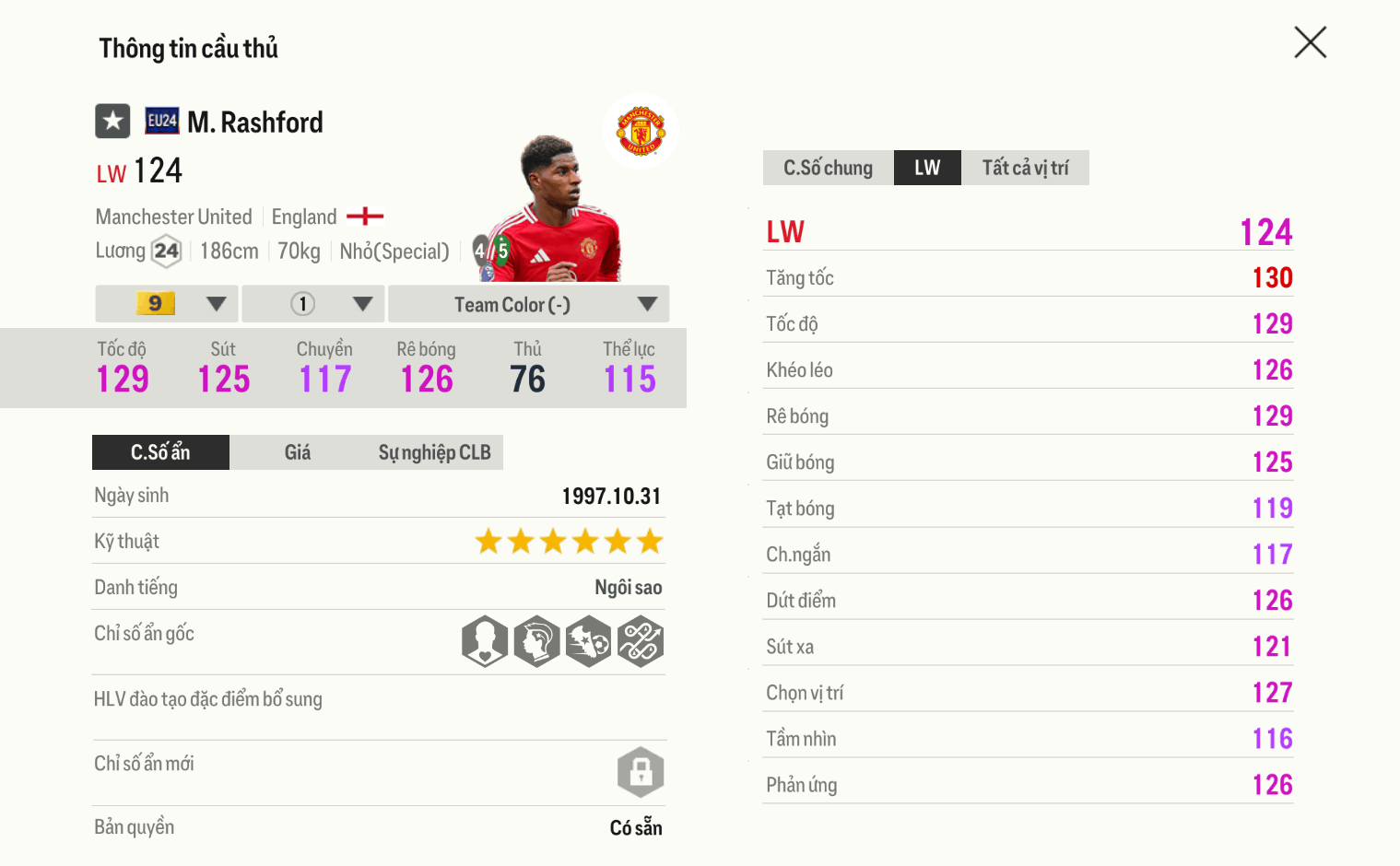Click the first hidden-stat heart silhouette icon
This screenshot has height=866, width=1400.
click(484, 641)
